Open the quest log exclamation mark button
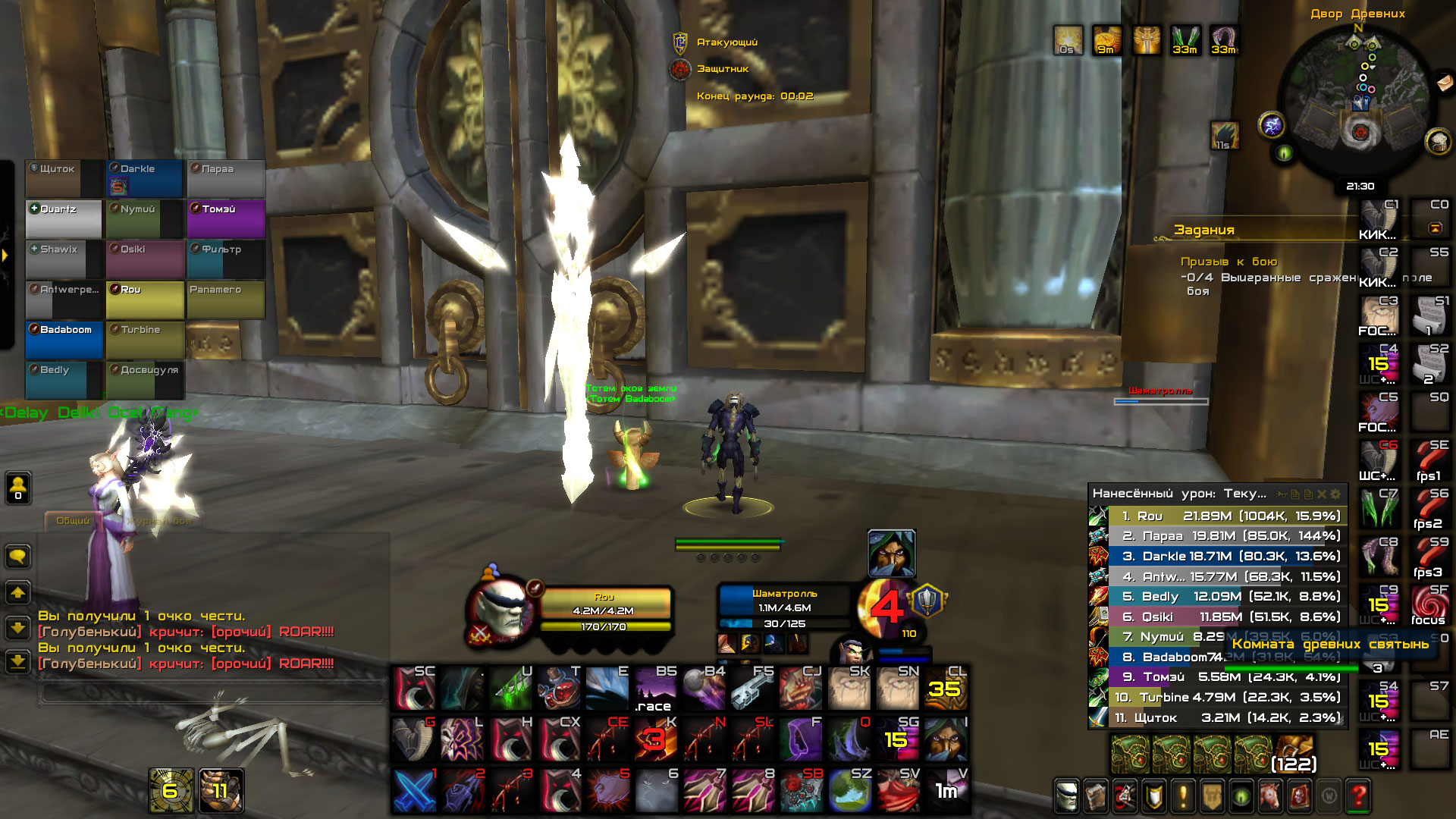Viewport: 1456px width, 819px height. [1183, 795]
